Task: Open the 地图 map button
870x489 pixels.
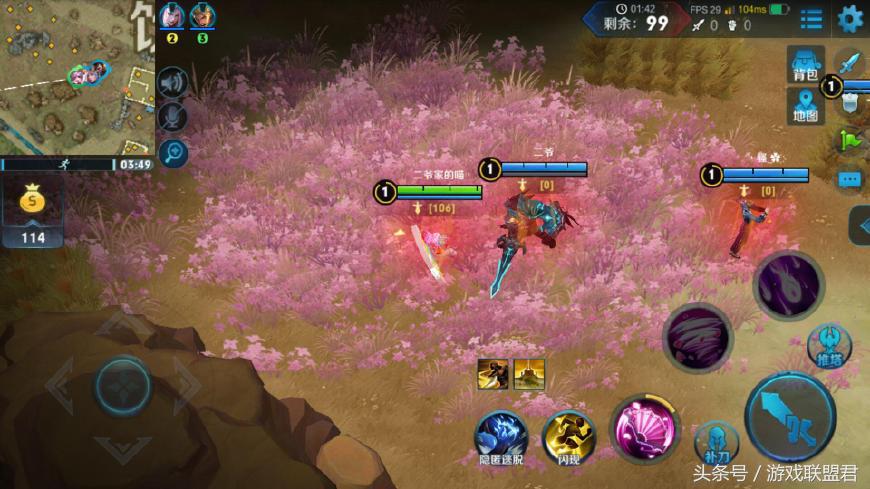Action: pyautogui.click(x=806, y=106)
